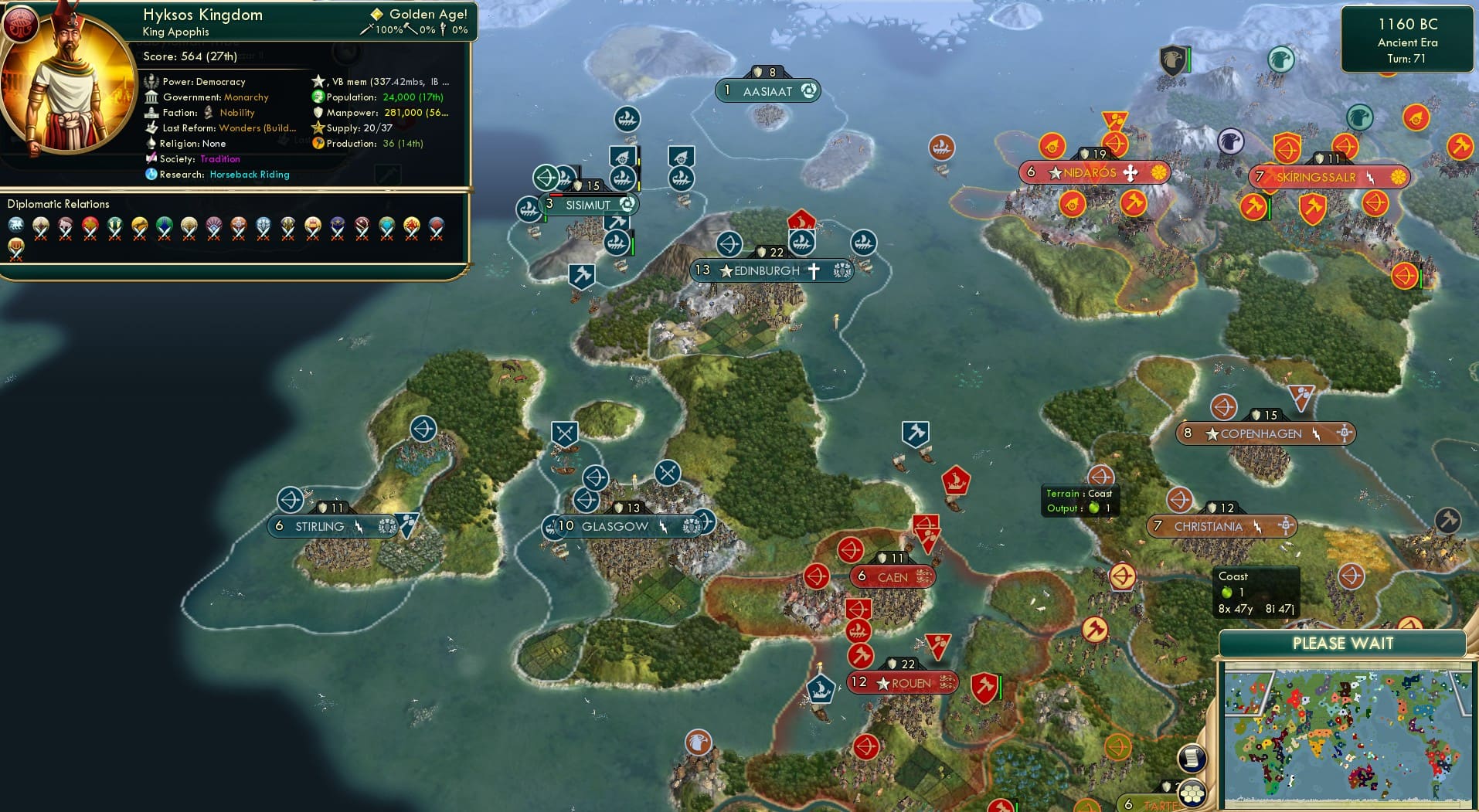
Task: Click the first leader icon under Diplomatic Relations
Action: tap(16, 225)
